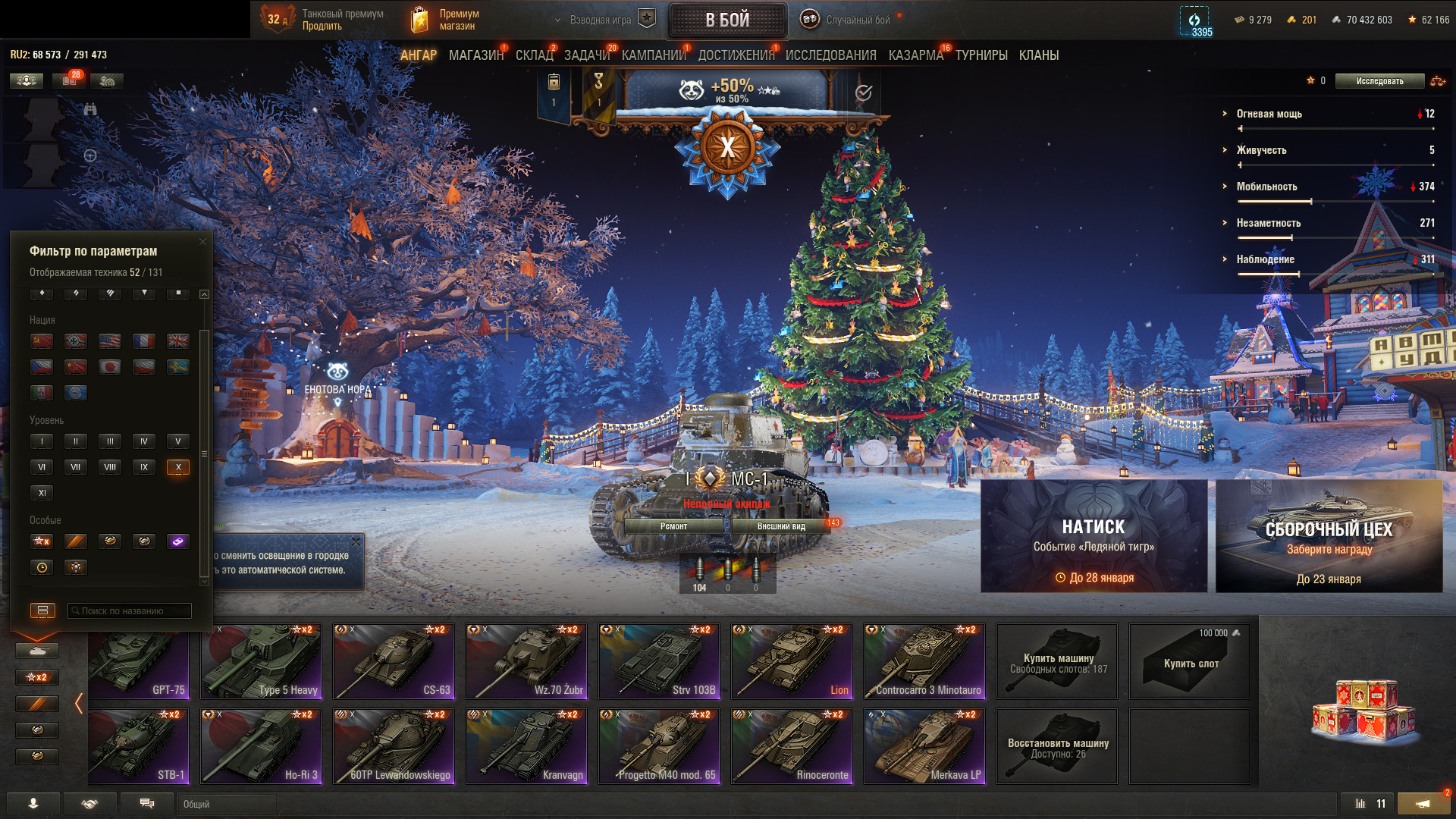Start battle with the В БОЙ button

(727, 20)
